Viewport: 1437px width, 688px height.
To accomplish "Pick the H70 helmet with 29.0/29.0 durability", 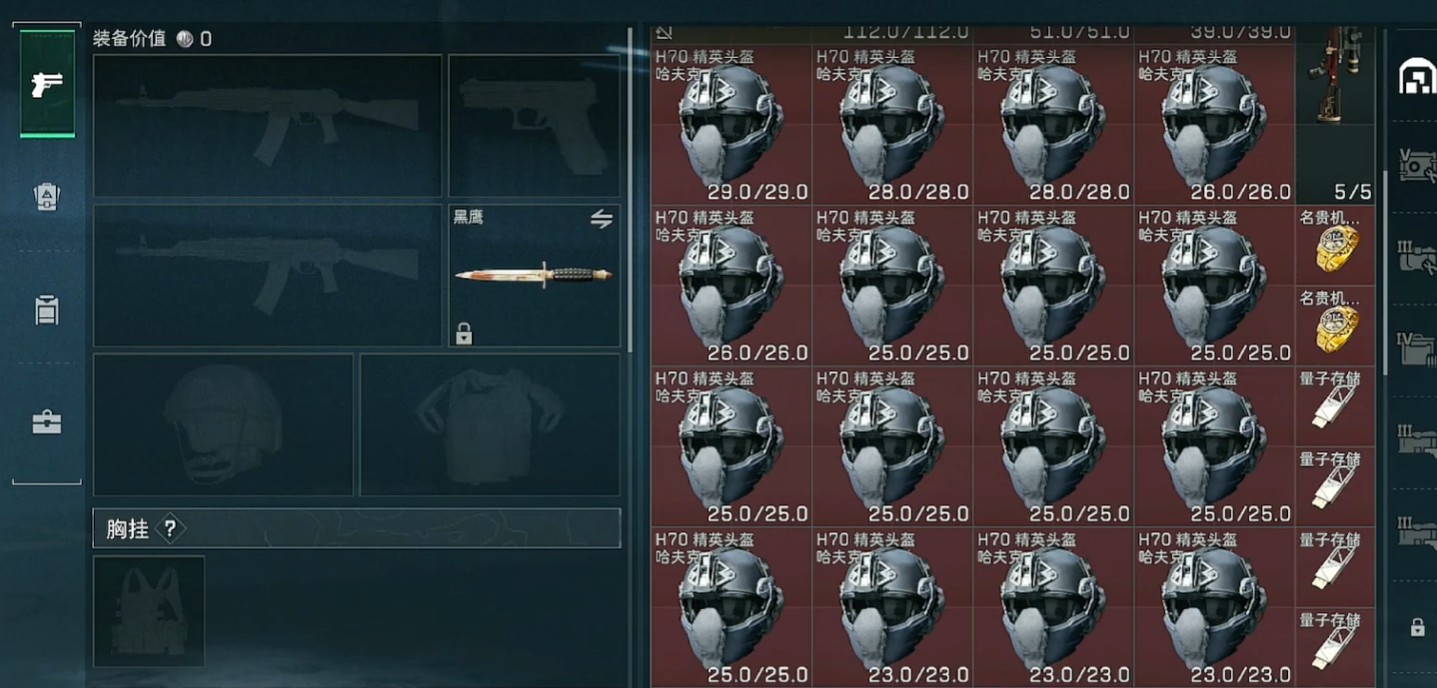I will [731, 124].
